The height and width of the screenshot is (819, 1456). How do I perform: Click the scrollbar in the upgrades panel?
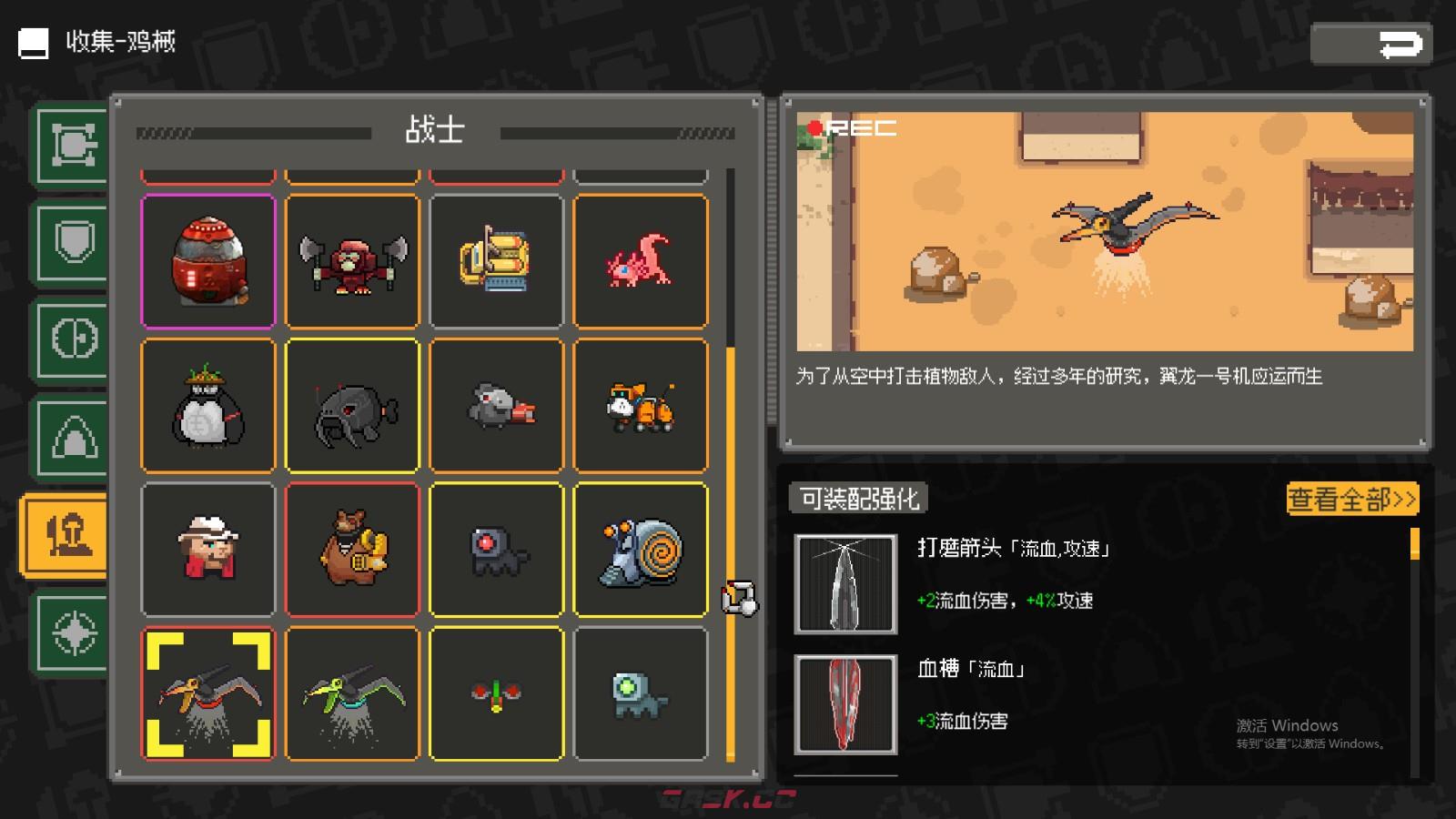[1416, 546]
